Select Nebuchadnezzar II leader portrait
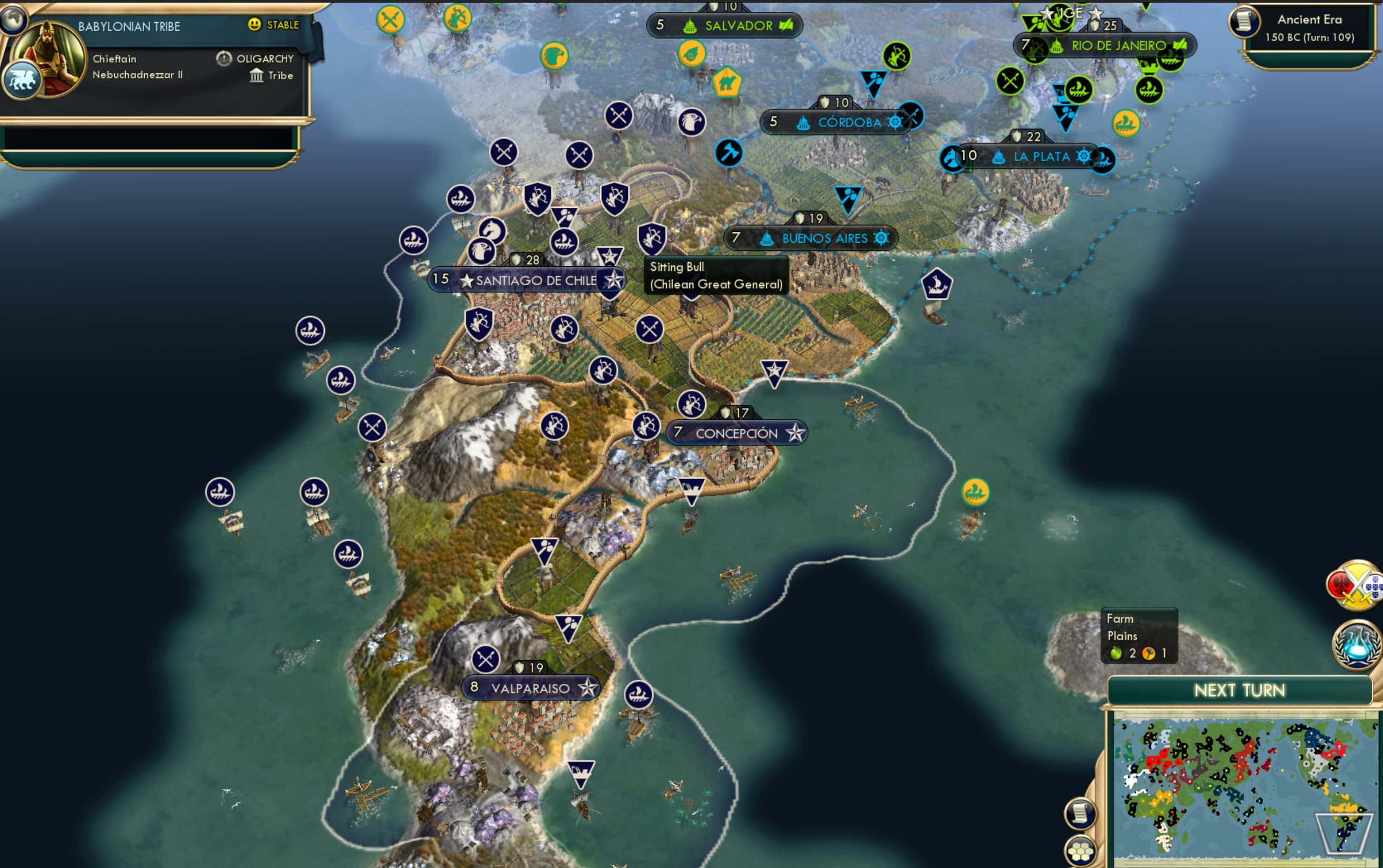Screen dimensions: 1383x868 pyautogui.click(x=49, y=57)
